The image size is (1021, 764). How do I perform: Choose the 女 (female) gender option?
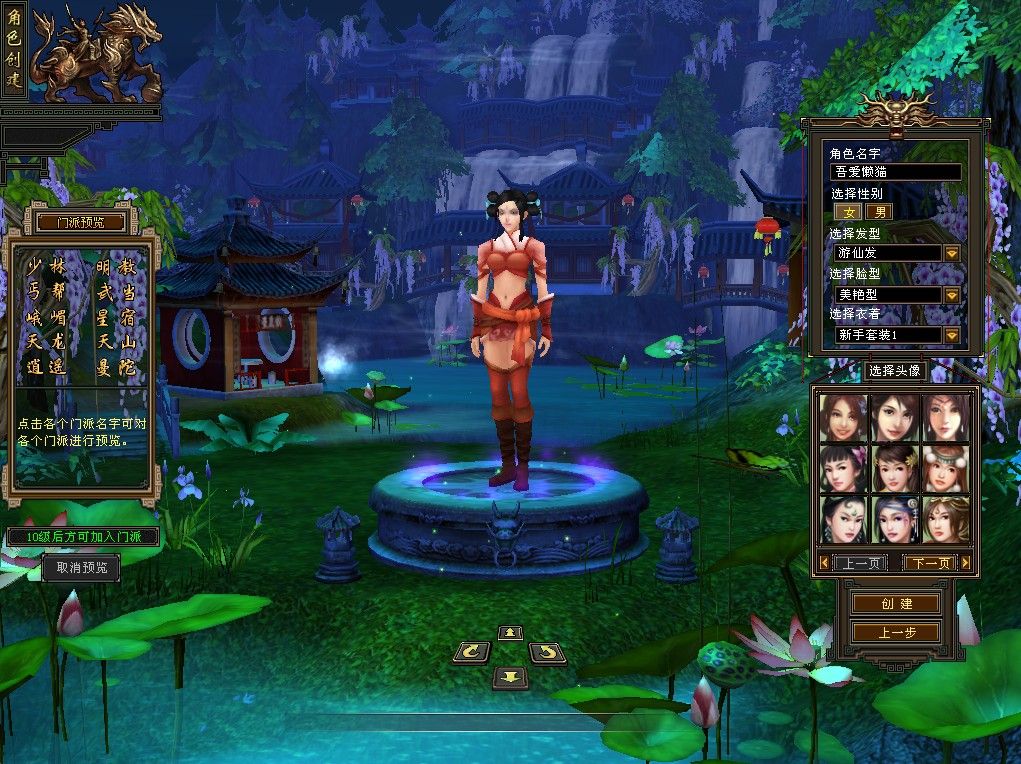click(x=851, y=212)
